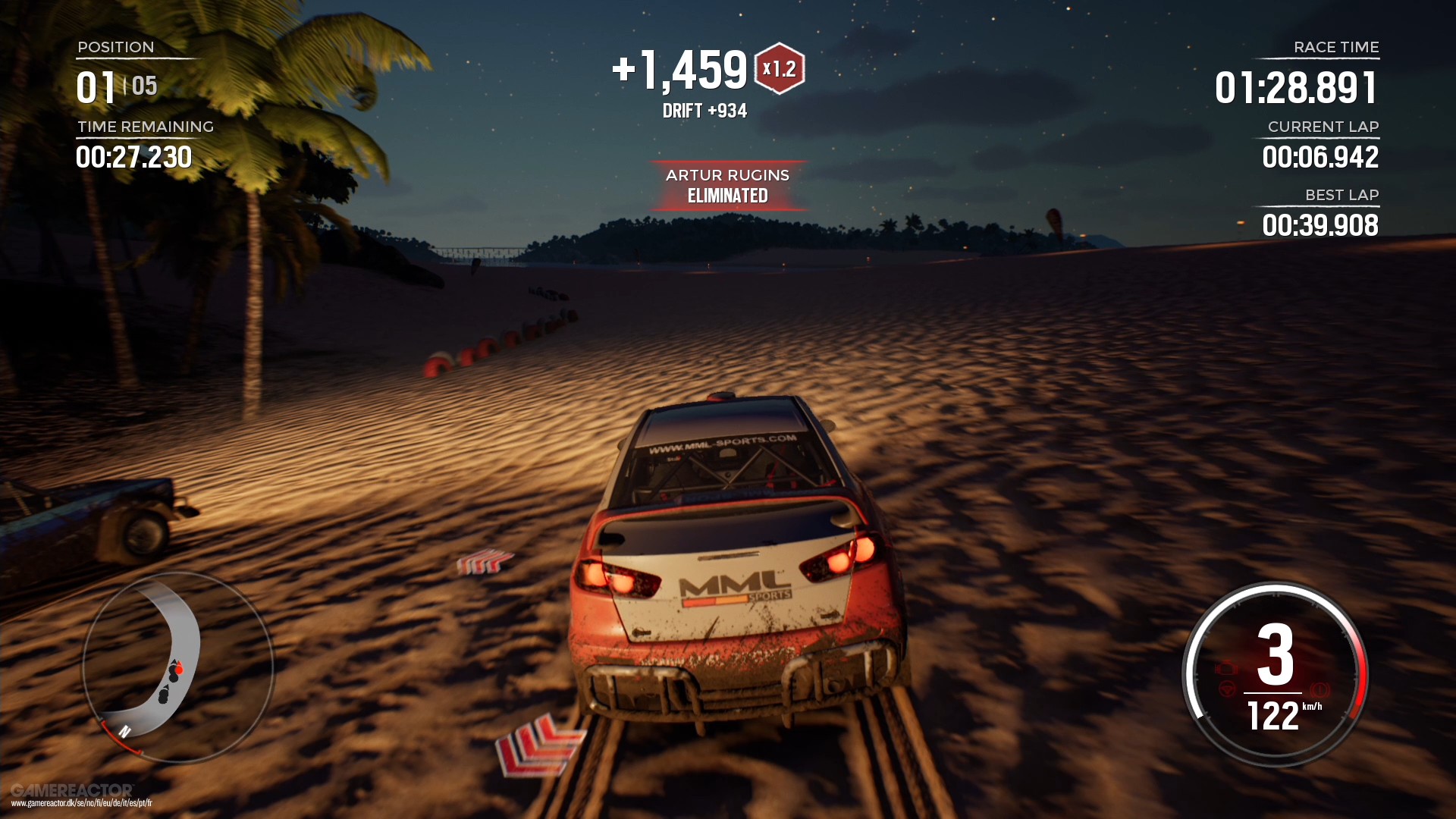1456x819 pixels.
Task: Click the north compass marker on minimap
Action: [x=125, y=731]
